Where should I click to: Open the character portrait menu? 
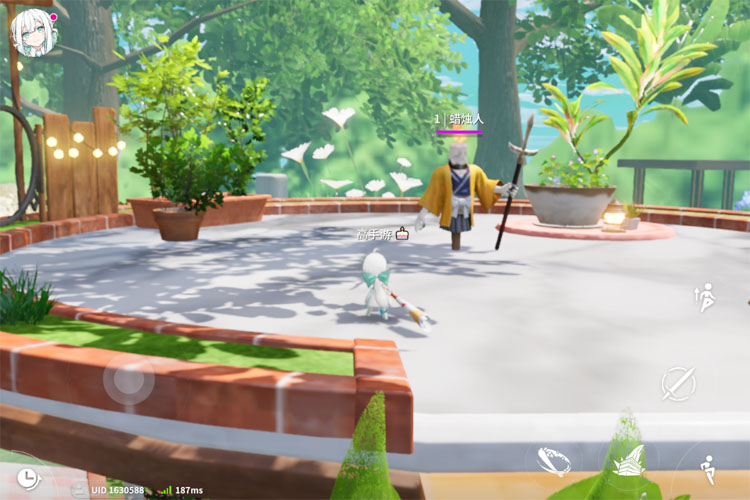click(32, 32)
